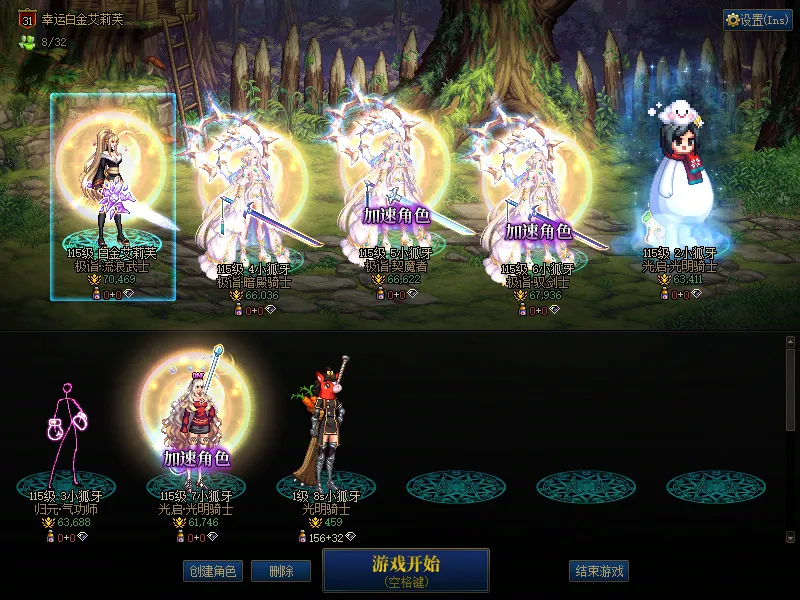The width and height of the screenshot is (800, 600).
Task: Select the snowman 2小狐牙 光明骑士 character
Action: 680,190
